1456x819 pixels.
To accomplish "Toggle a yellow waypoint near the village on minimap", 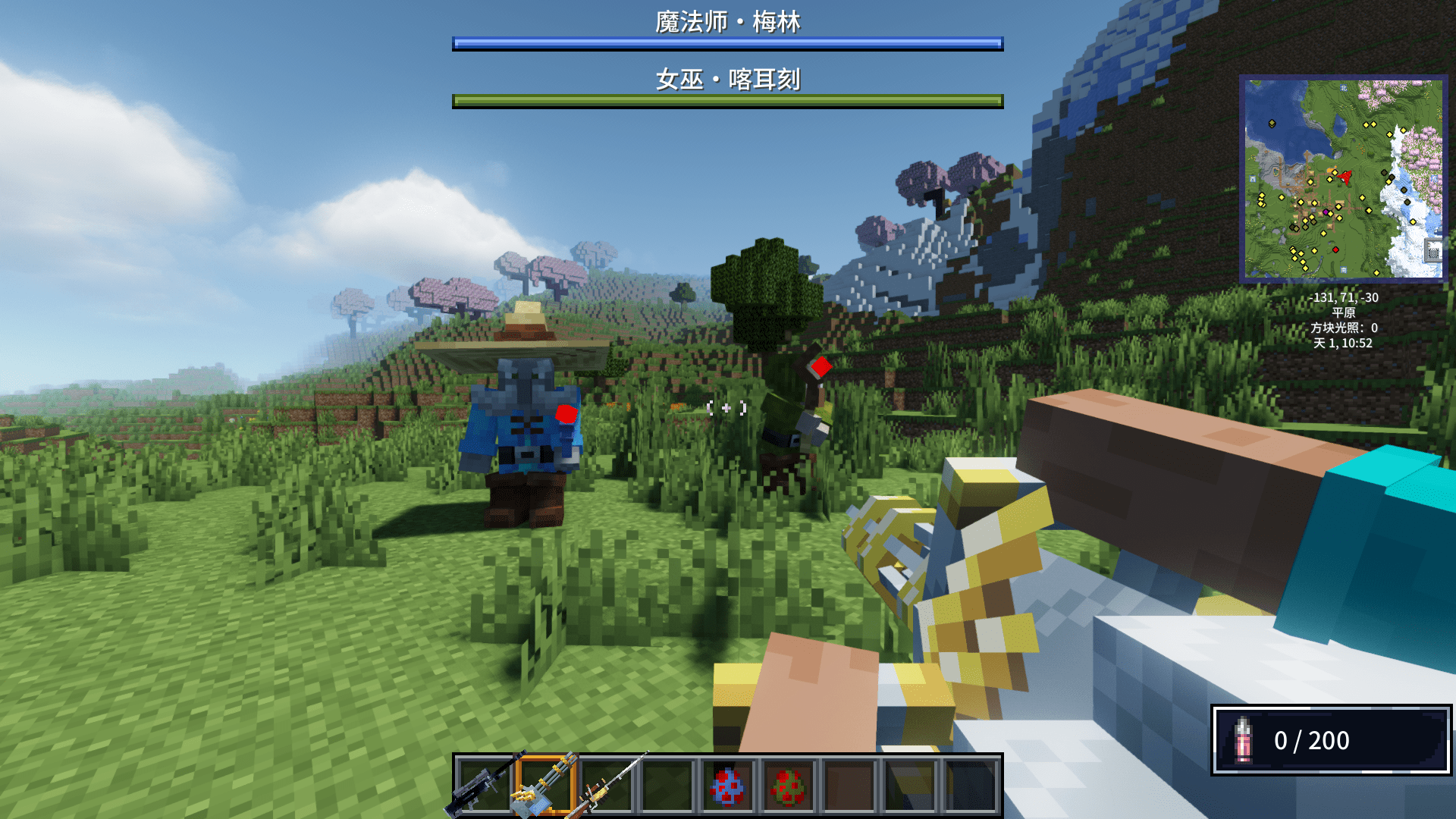I will (1313, 202).
